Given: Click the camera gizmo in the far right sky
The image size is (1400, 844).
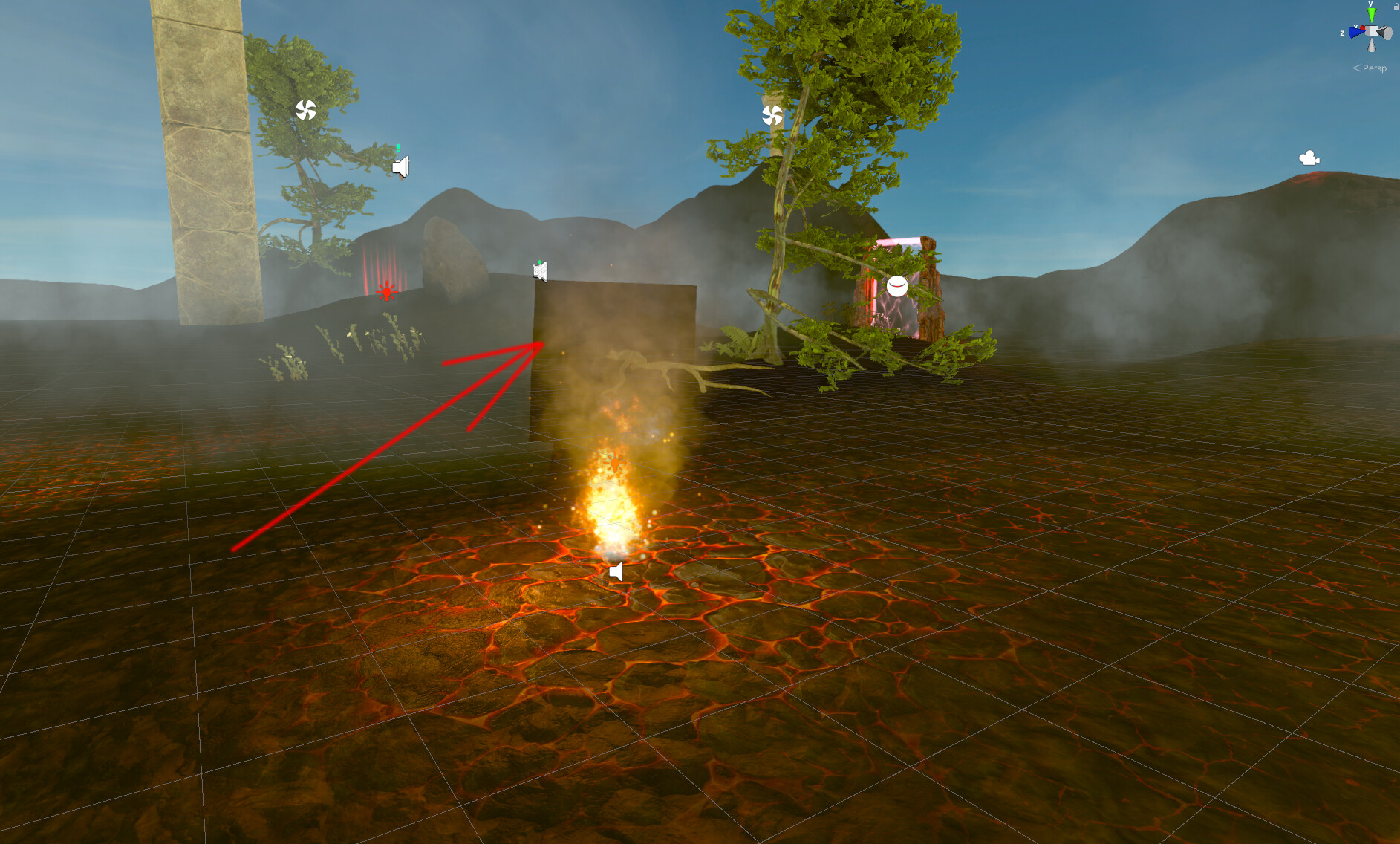Looking at the screenshot, I should click(x=1308, y=158).
